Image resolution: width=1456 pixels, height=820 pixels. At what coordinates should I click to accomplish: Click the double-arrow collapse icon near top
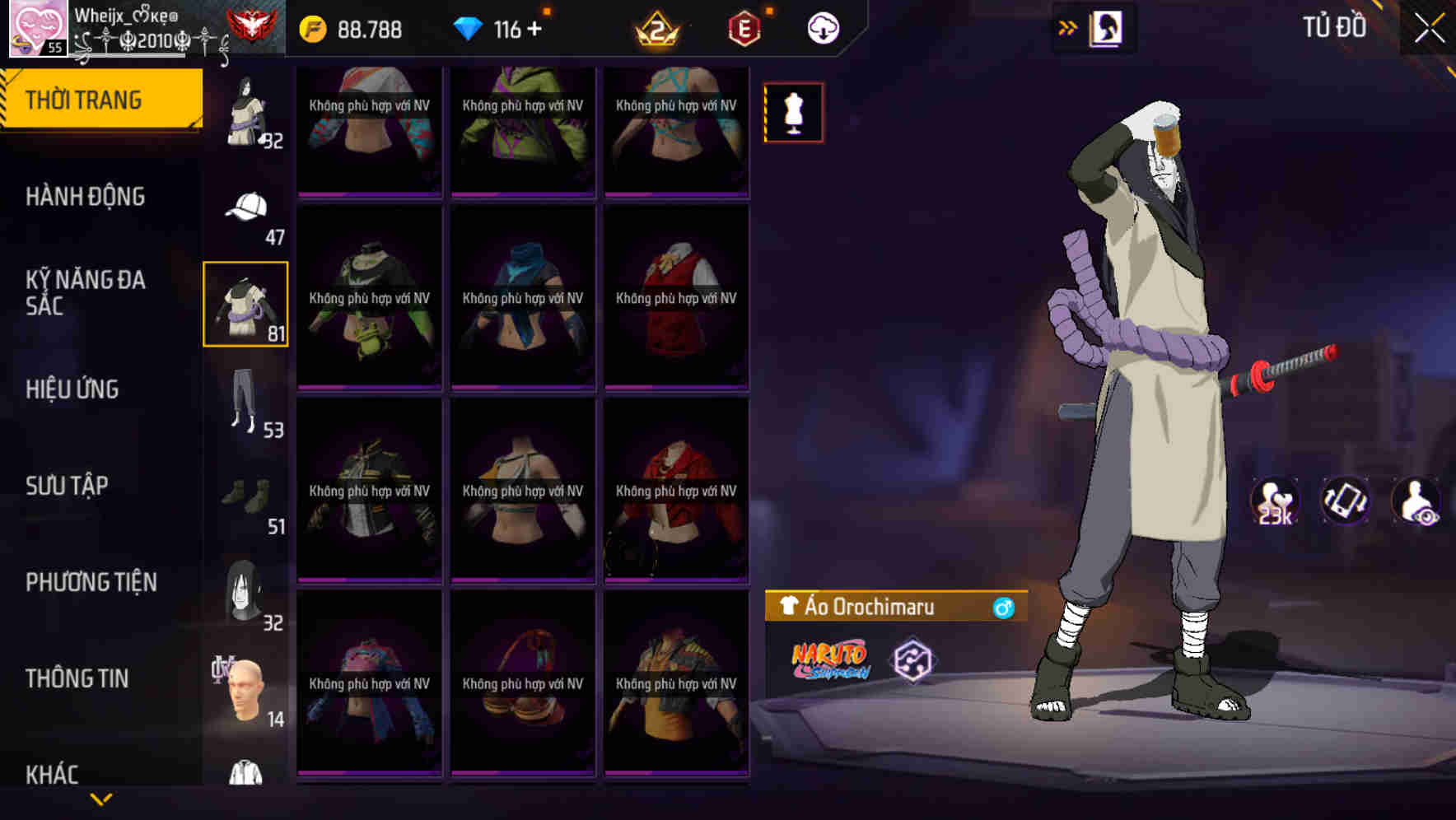coord(1068,26)
